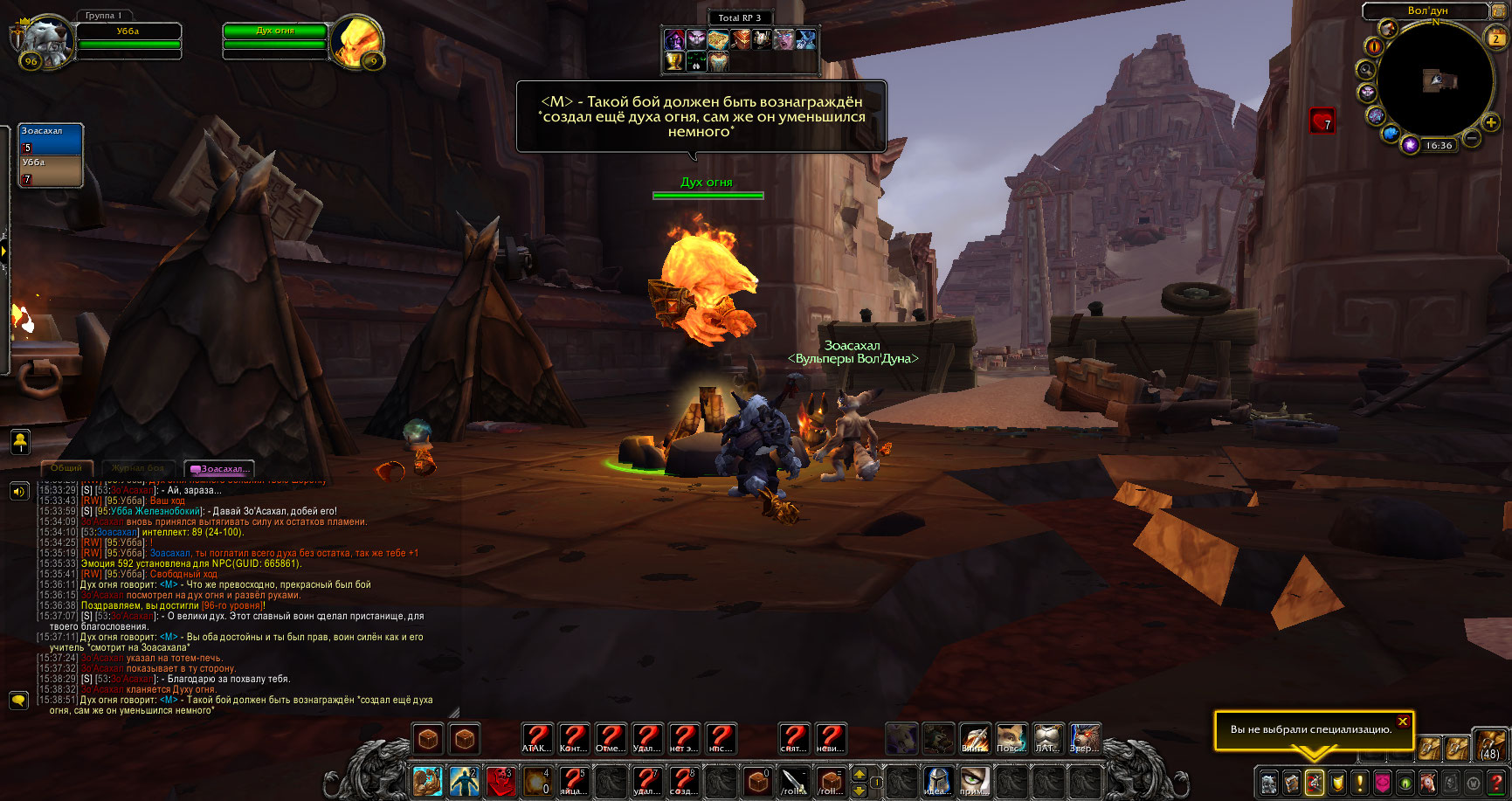Image resolution: width=1512 pixels, height=801 pixels.
Task: Open the main backpack showing 48
Action: point(1489,746)
